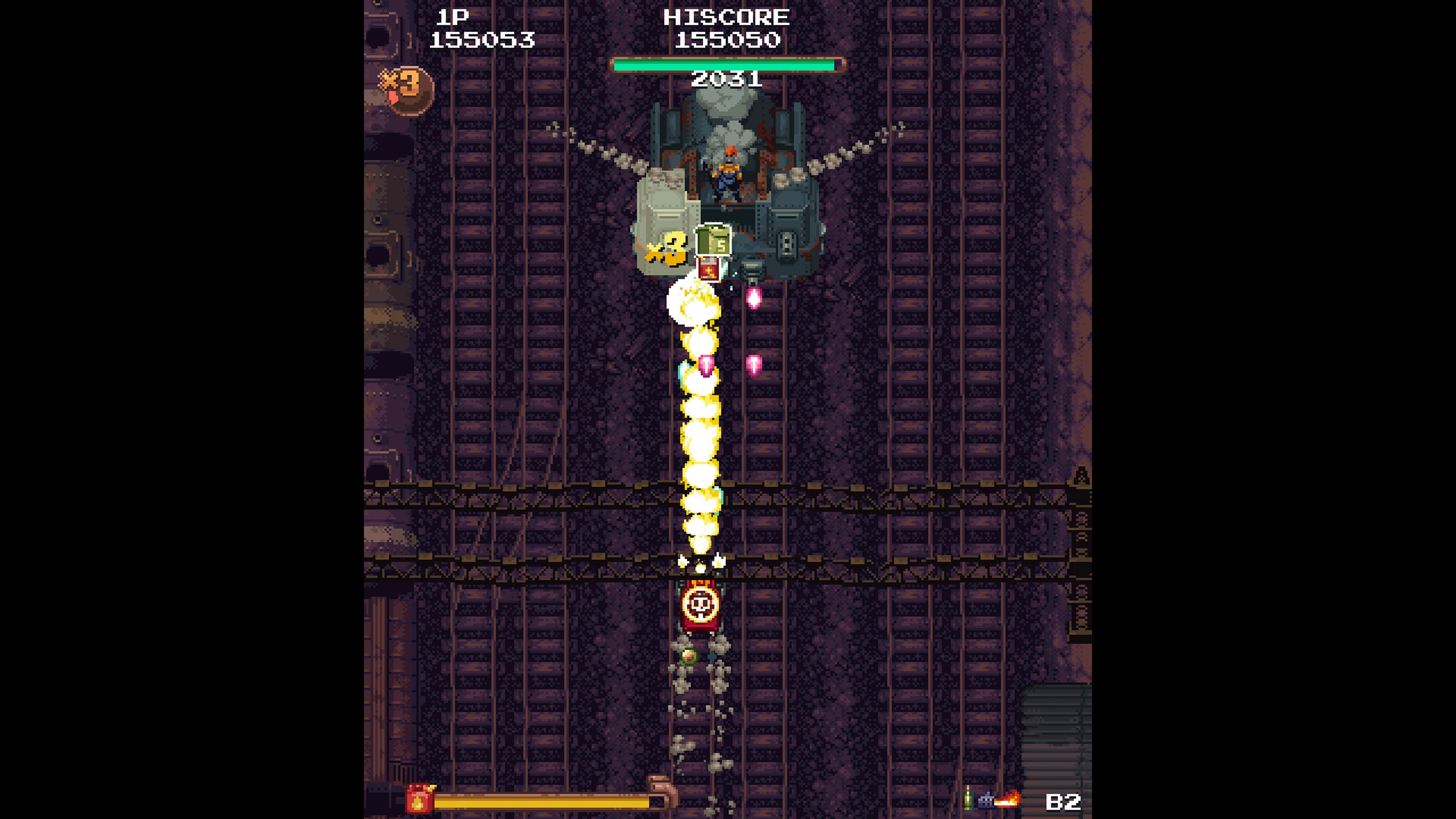Toggle the boss on the machine platform
This screenshot has width=1456, height=819.
point(729,173)
